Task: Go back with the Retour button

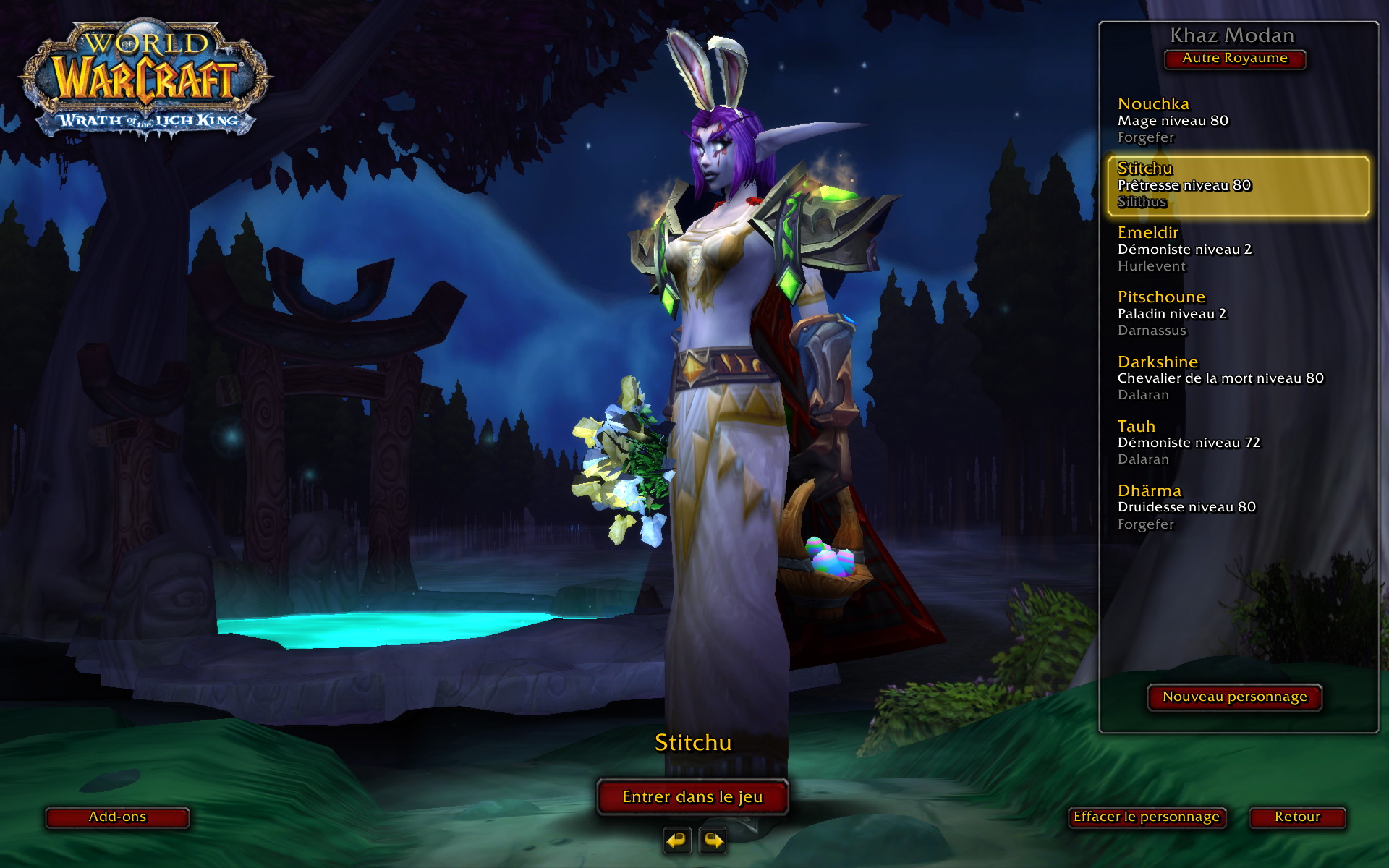Action: point(1297,817)
